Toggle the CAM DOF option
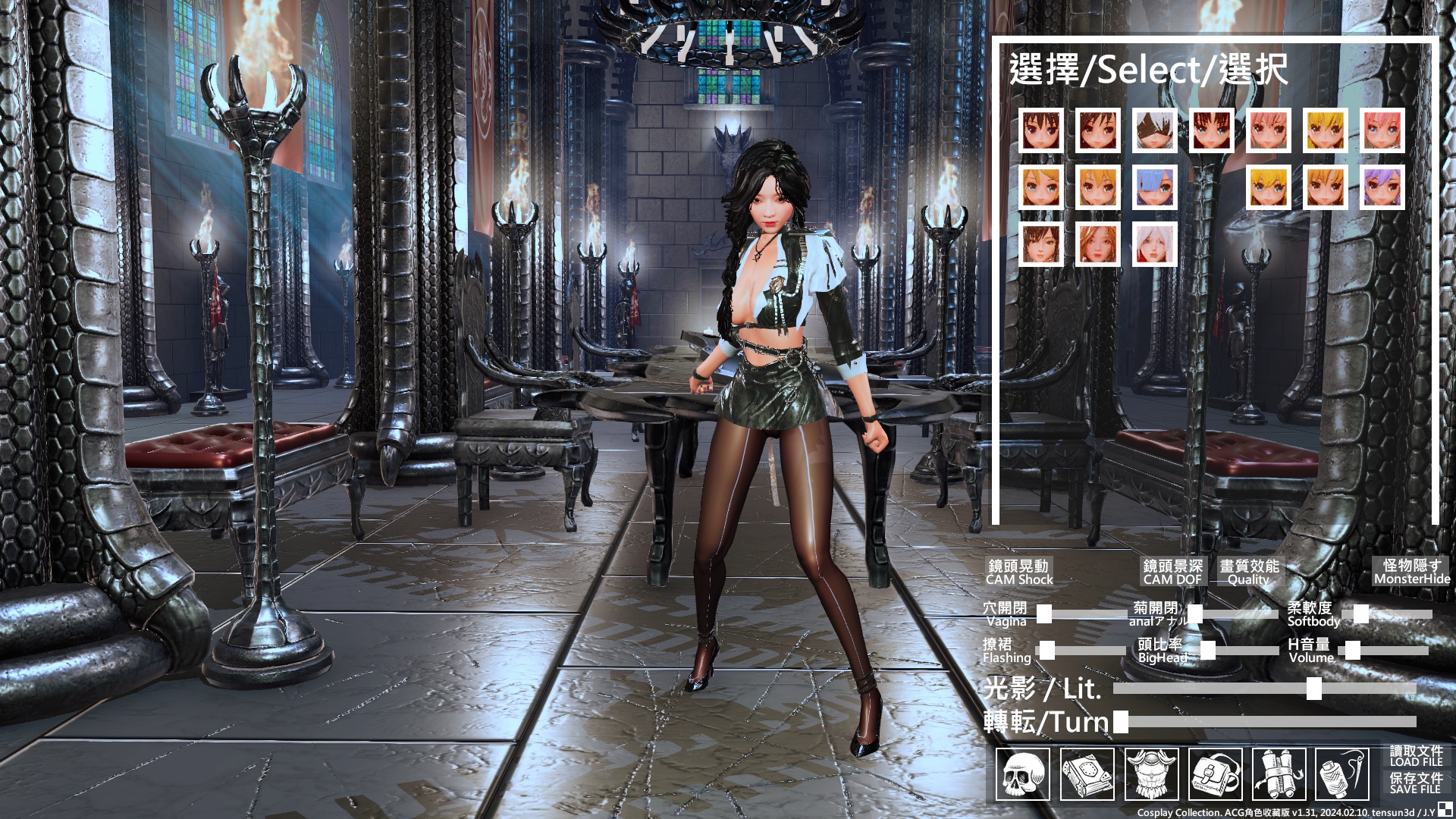 (x=1172, y=573)
